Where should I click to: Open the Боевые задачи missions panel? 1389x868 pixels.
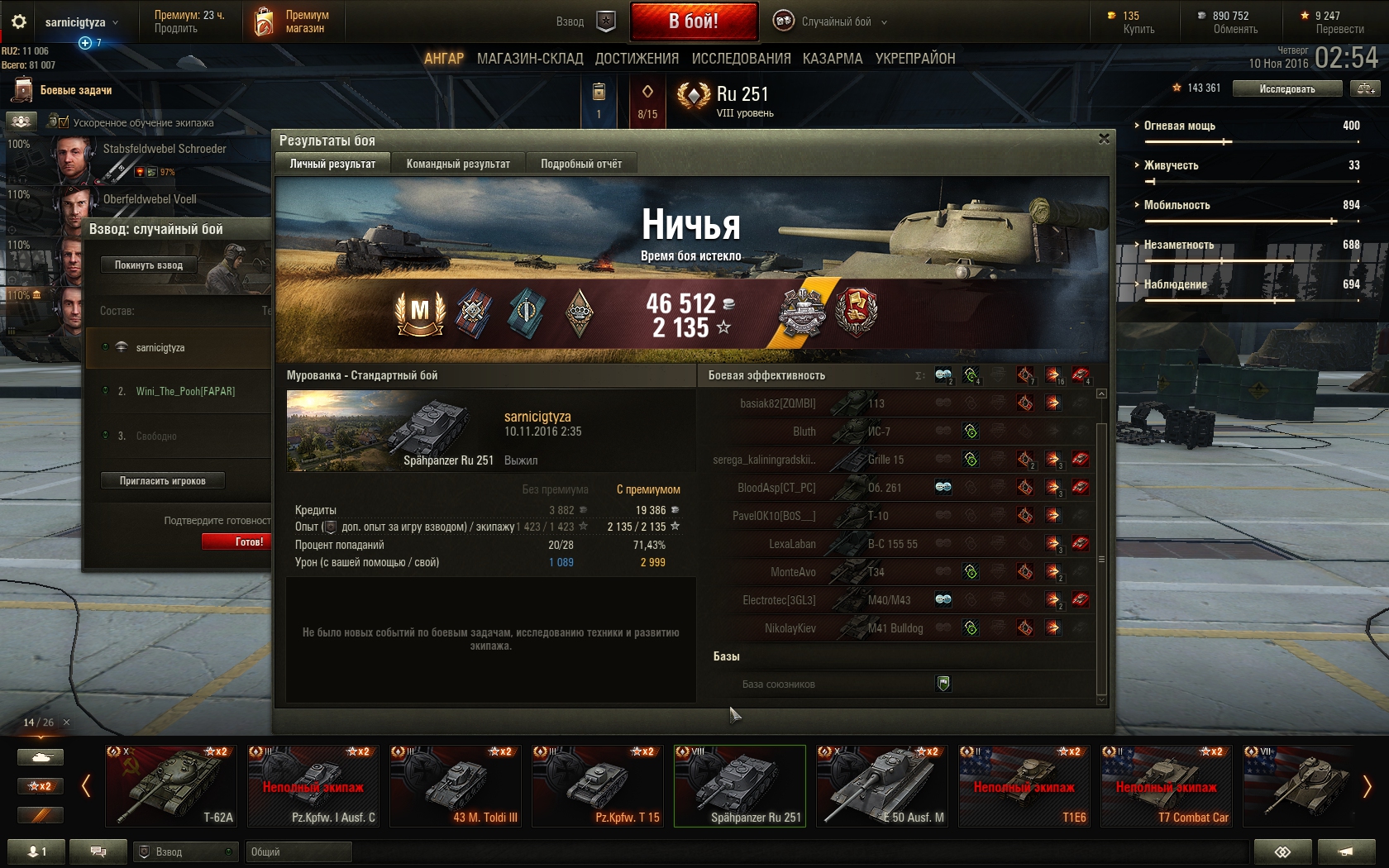tap(75, 90)
